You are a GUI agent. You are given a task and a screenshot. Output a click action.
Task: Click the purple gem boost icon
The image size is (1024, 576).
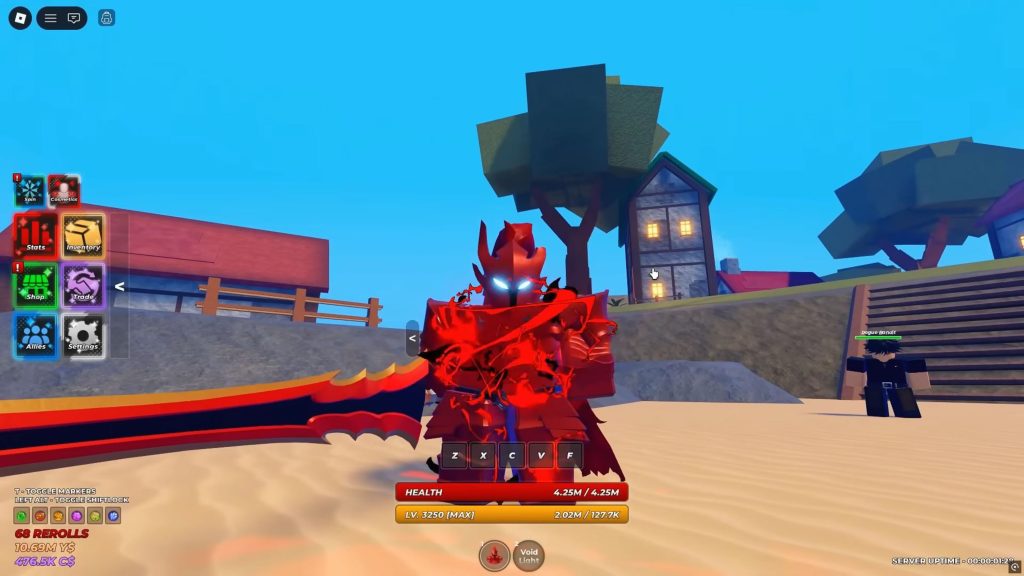pyautogui.click(x=76, y=516)
